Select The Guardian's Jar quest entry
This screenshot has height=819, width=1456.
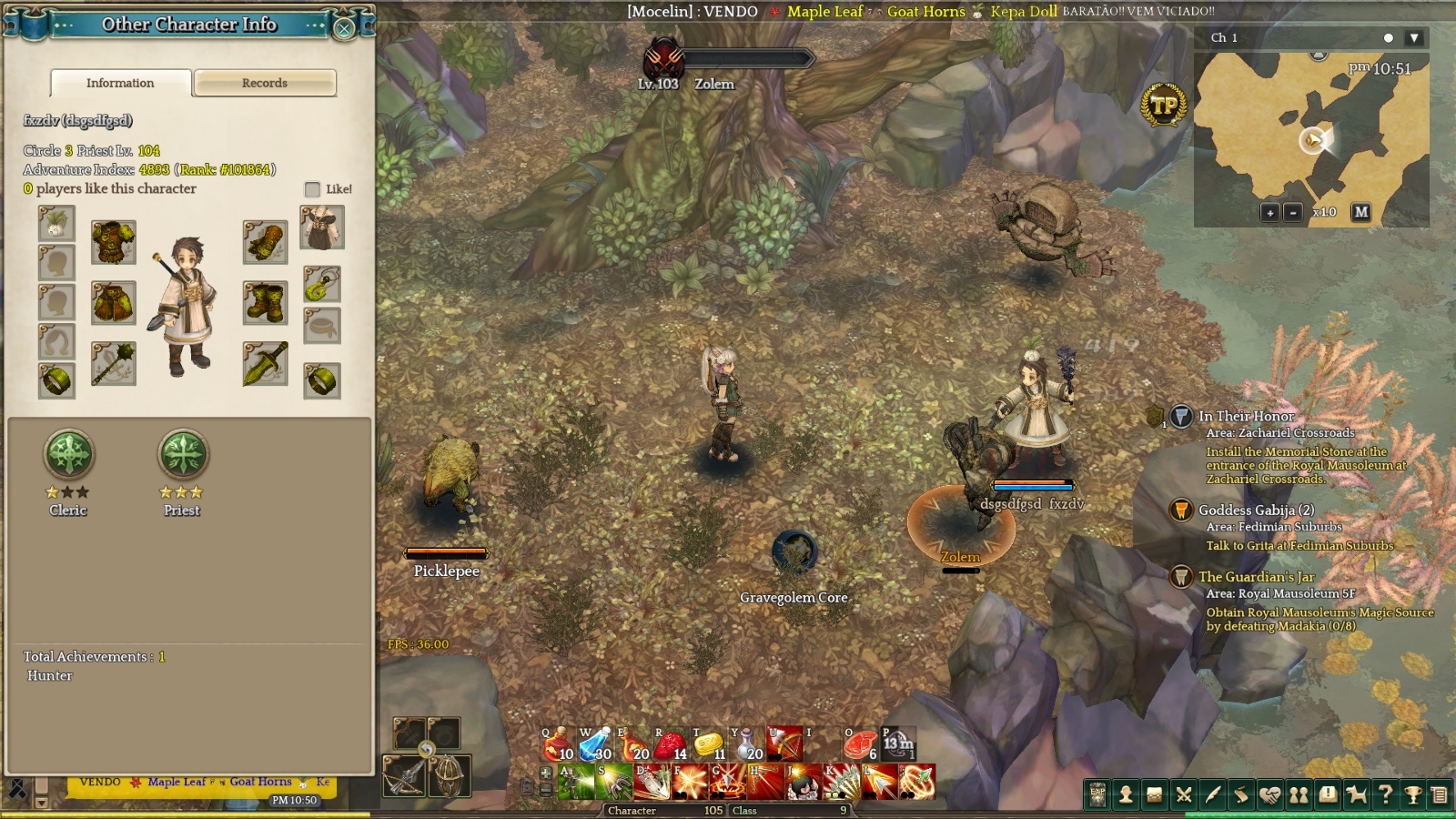1256,577
